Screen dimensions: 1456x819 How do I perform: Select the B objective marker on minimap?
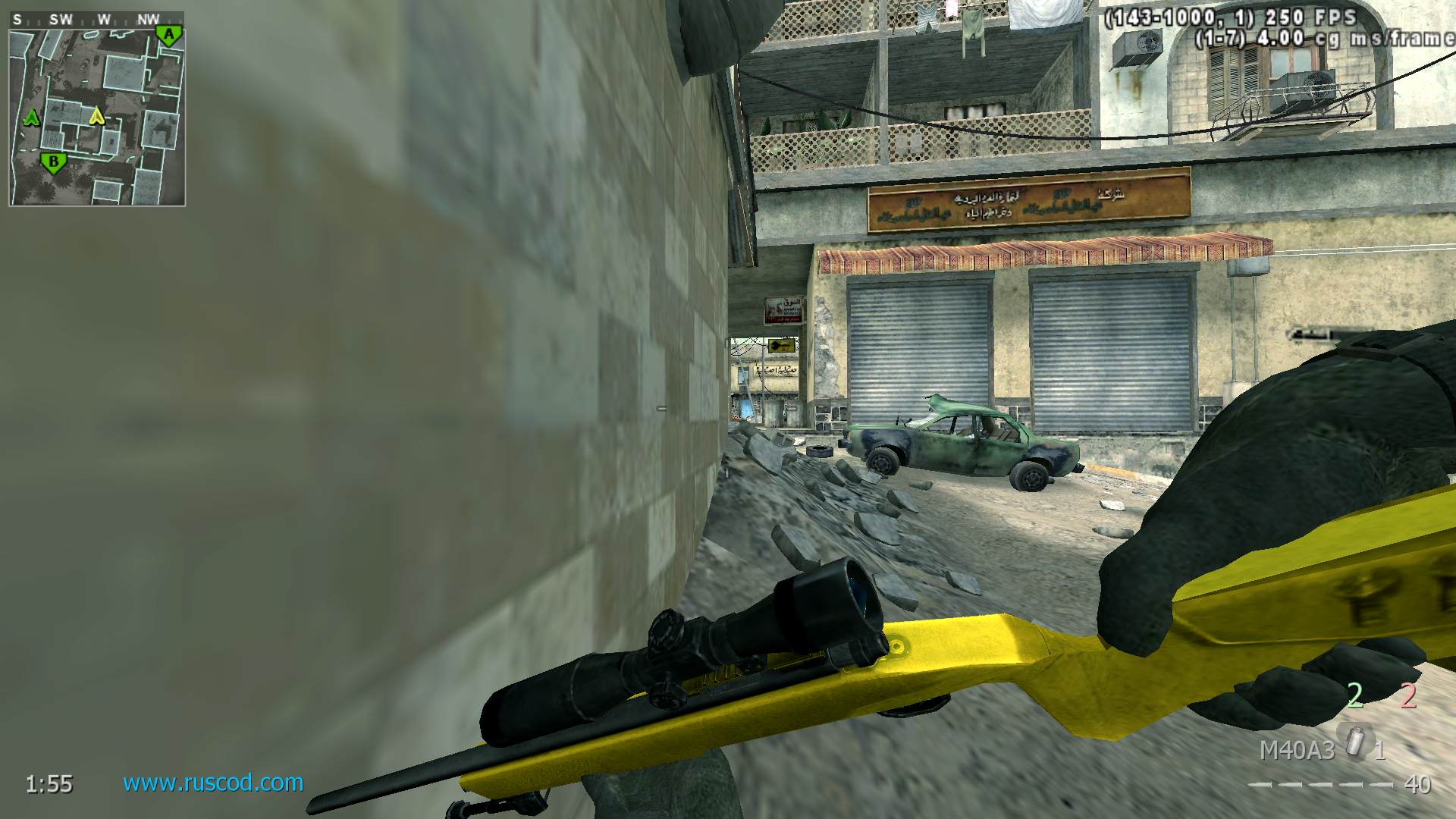(x=53, y=162)
